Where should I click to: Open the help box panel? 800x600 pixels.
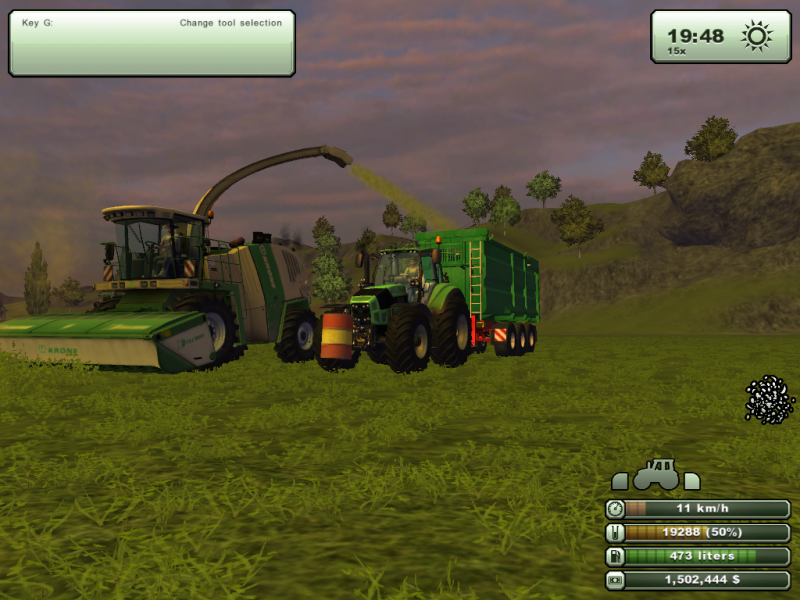[x=152, y=43]
